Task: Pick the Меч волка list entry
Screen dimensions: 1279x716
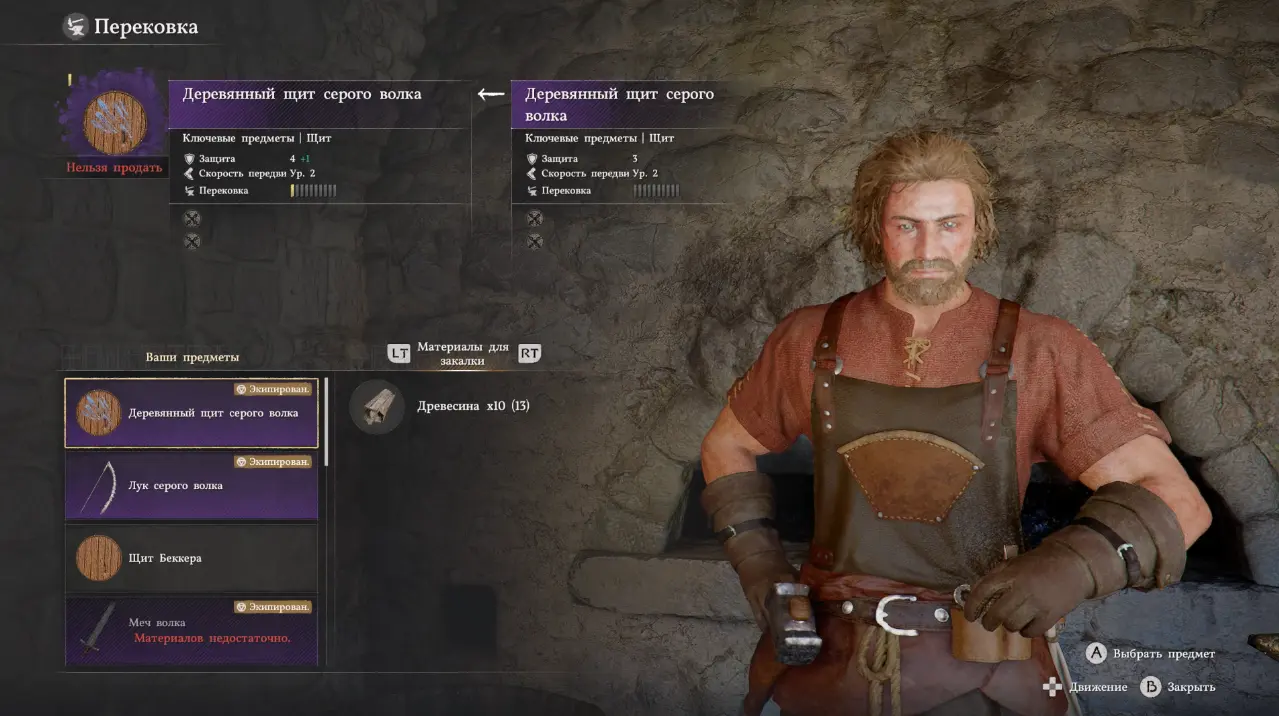Action: (191, 630)
